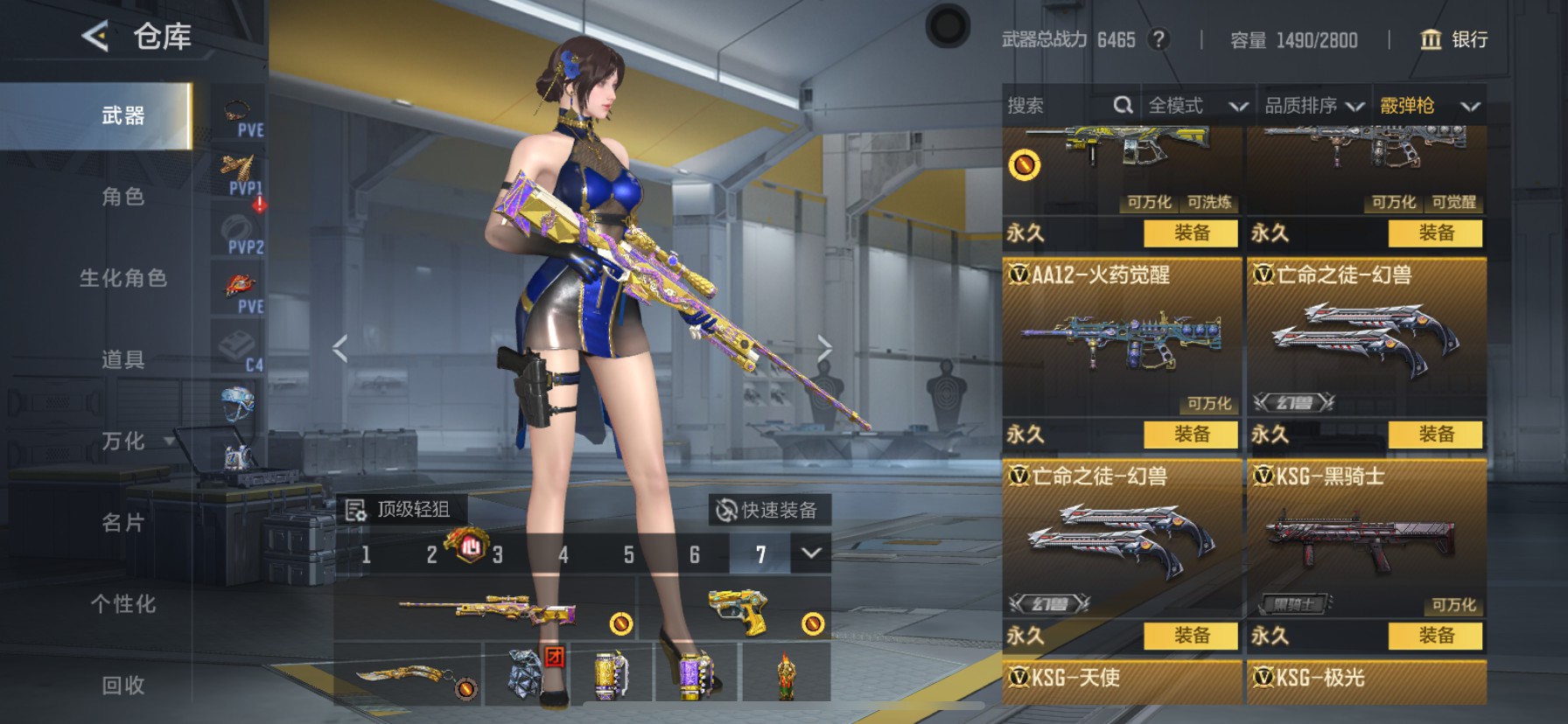Viewport: 1568px width, 724px height.
Task: Select the 道具 category
Action: [123, 359]
